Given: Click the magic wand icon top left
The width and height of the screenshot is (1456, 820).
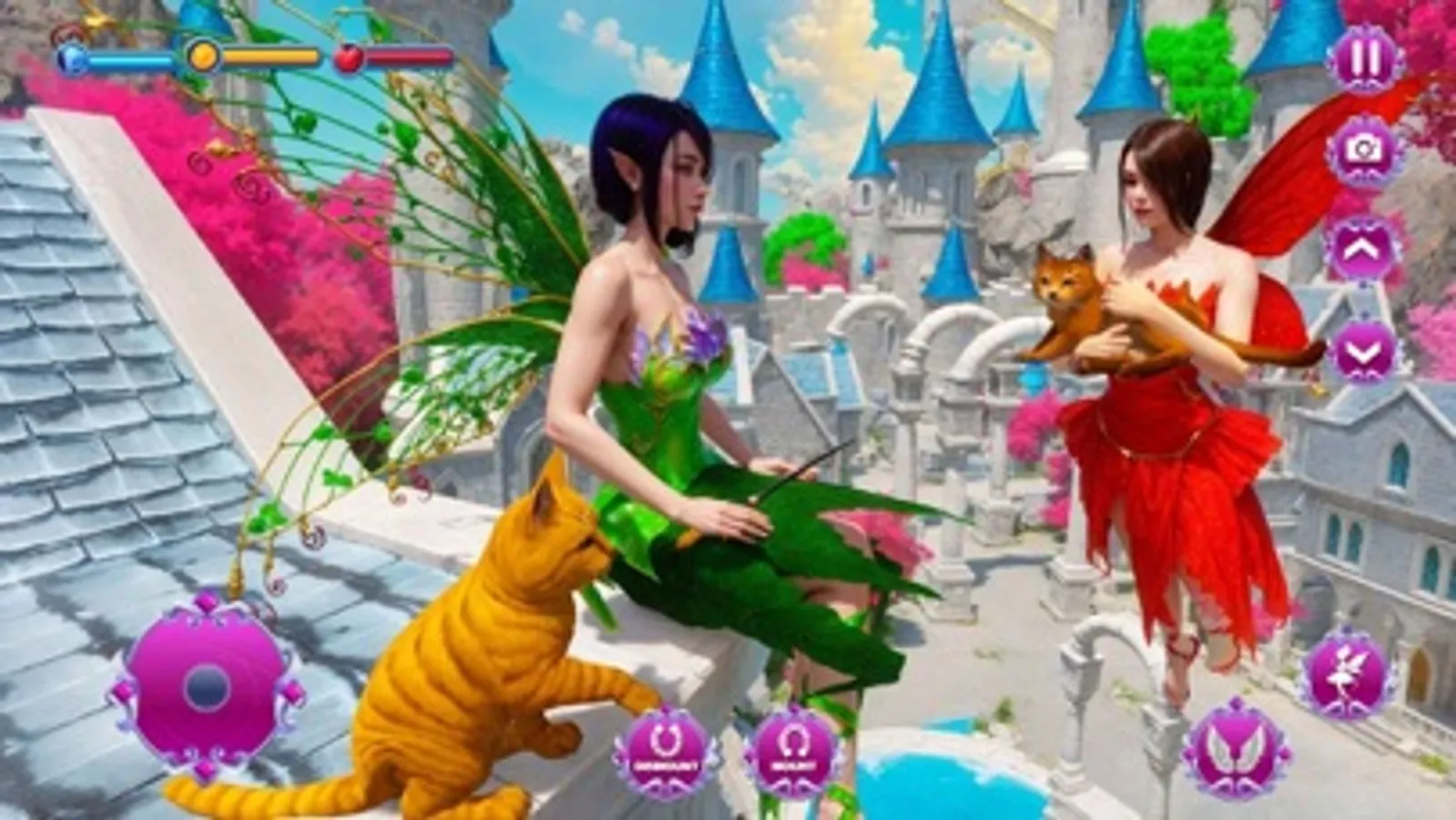Looking at the screenshot, I should (x=96, y=16).
